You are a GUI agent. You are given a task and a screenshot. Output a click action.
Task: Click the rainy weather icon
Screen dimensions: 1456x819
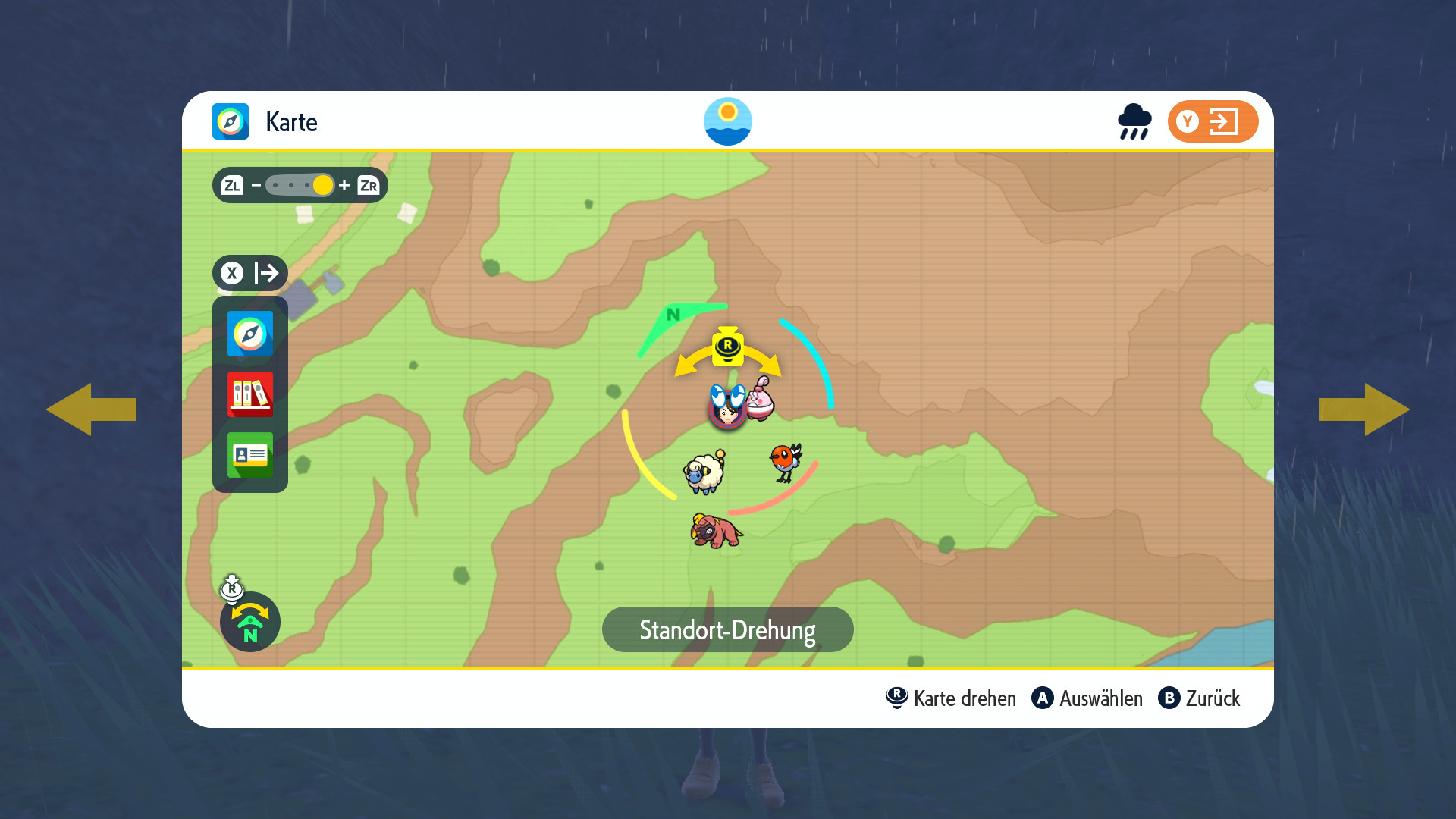pos(1134,121)
